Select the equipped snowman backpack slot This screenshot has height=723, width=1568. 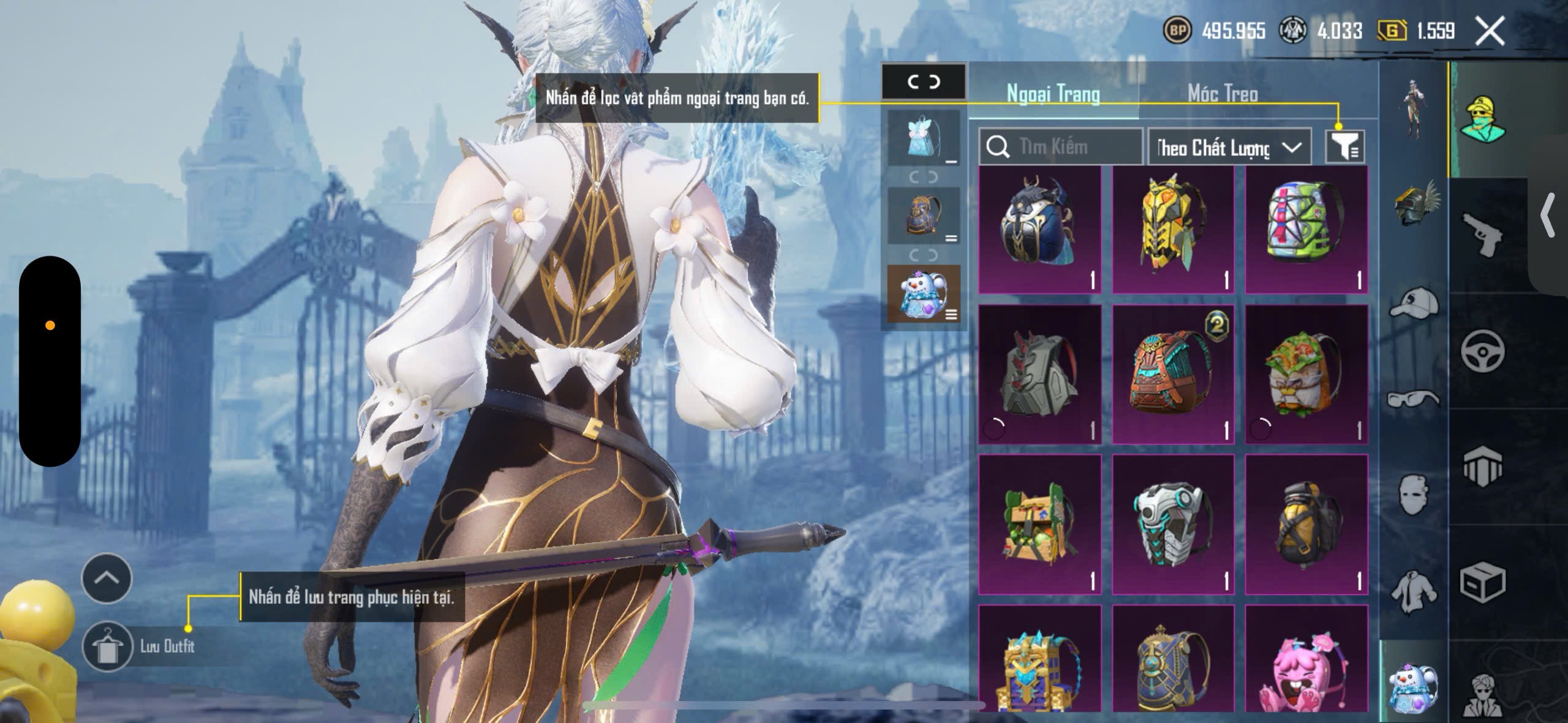tap(923, 295)
